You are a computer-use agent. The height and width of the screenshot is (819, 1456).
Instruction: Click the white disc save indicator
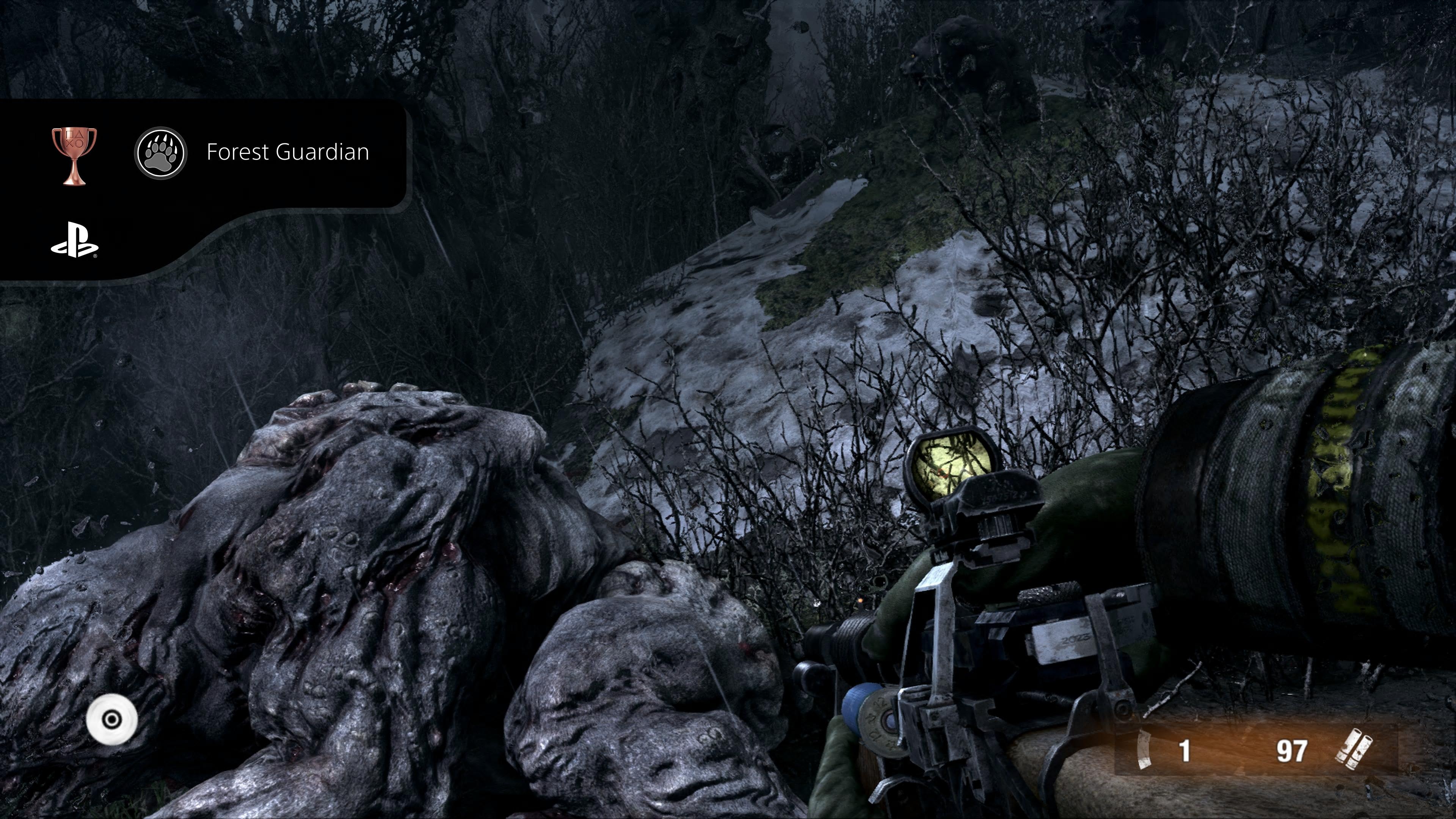click(x=112, y=720)
